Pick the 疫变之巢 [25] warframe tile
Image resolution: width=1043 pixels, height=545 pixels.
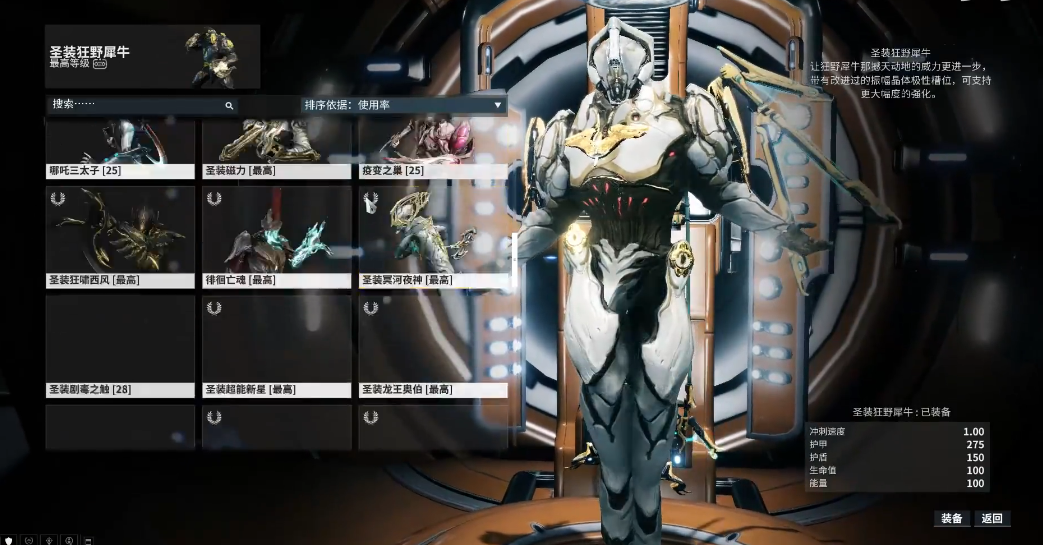click(x=433, y=149)
